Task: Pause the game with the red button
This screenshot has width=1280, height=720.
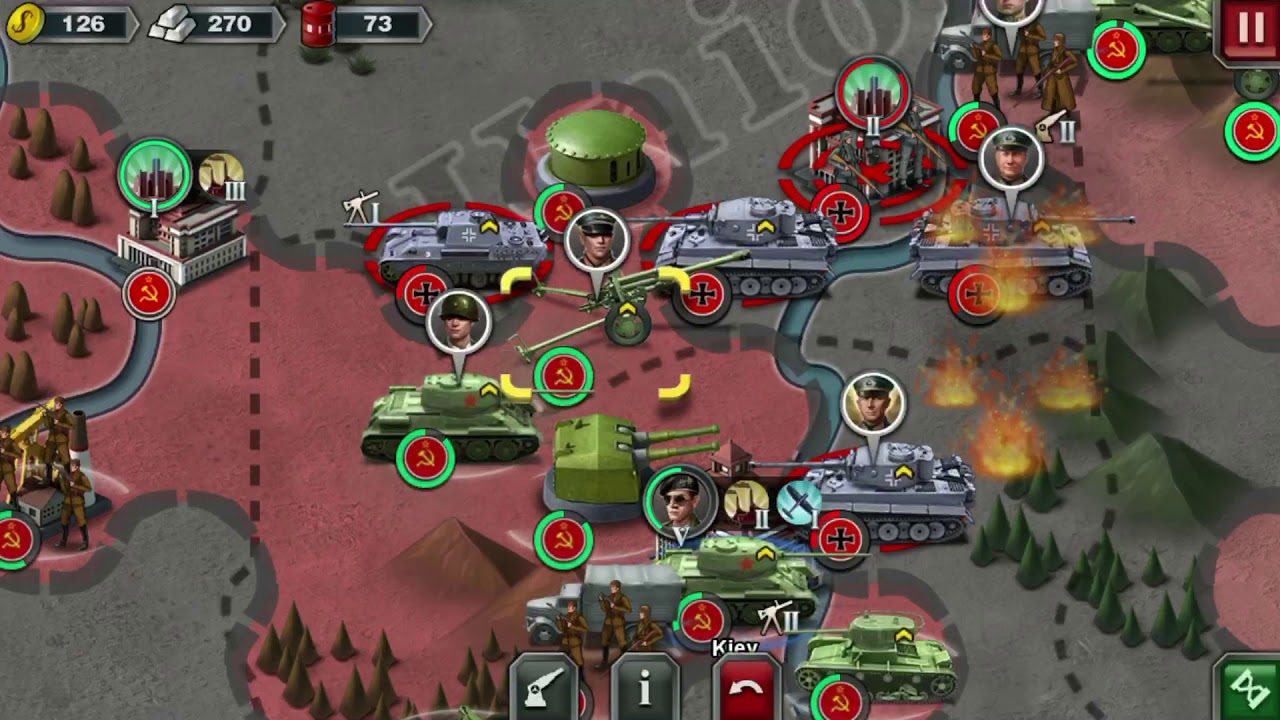Action: tap(1250, 28)
